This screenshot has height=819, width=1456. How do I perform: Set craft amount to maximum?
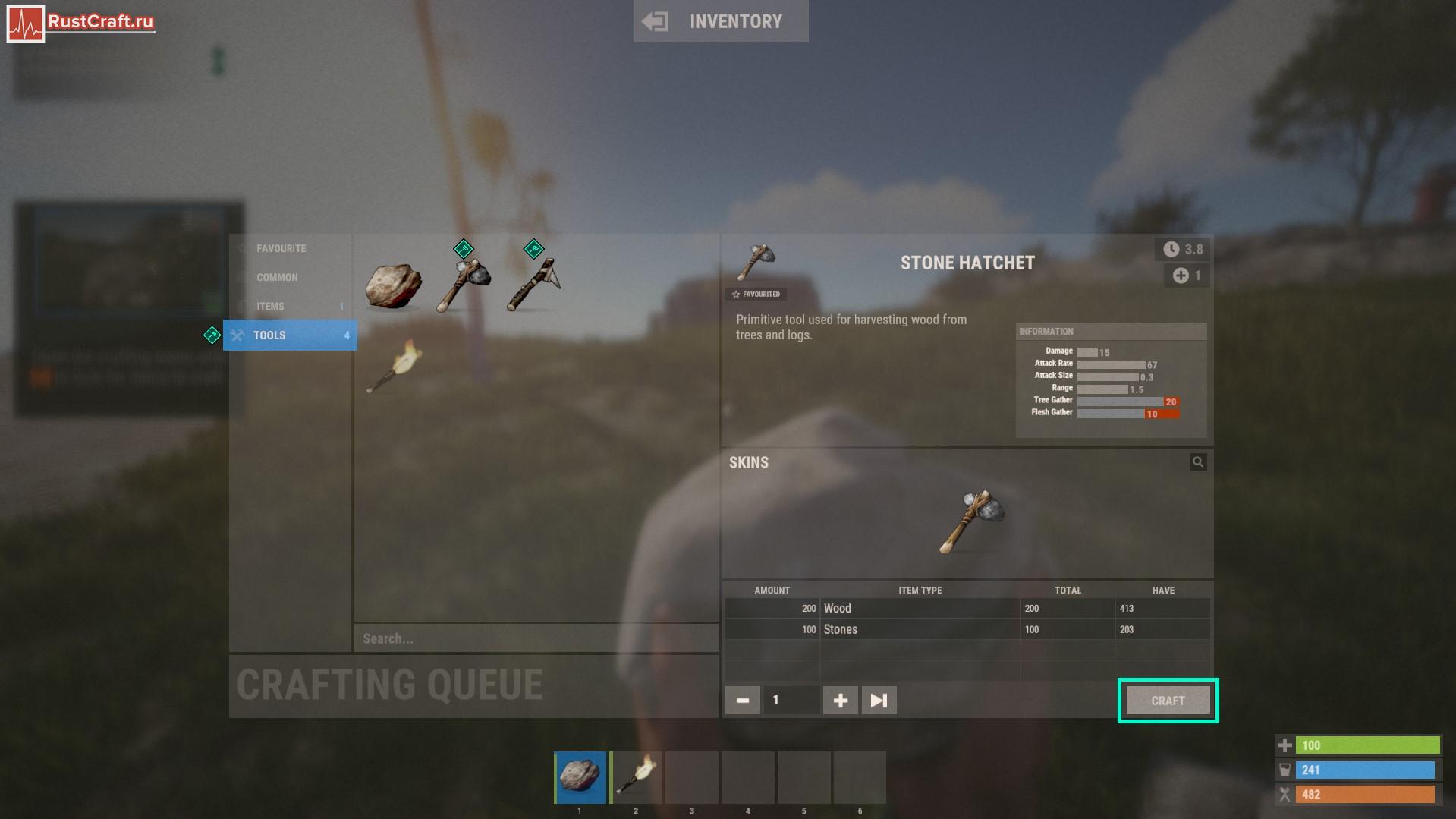tap(878, 700)
